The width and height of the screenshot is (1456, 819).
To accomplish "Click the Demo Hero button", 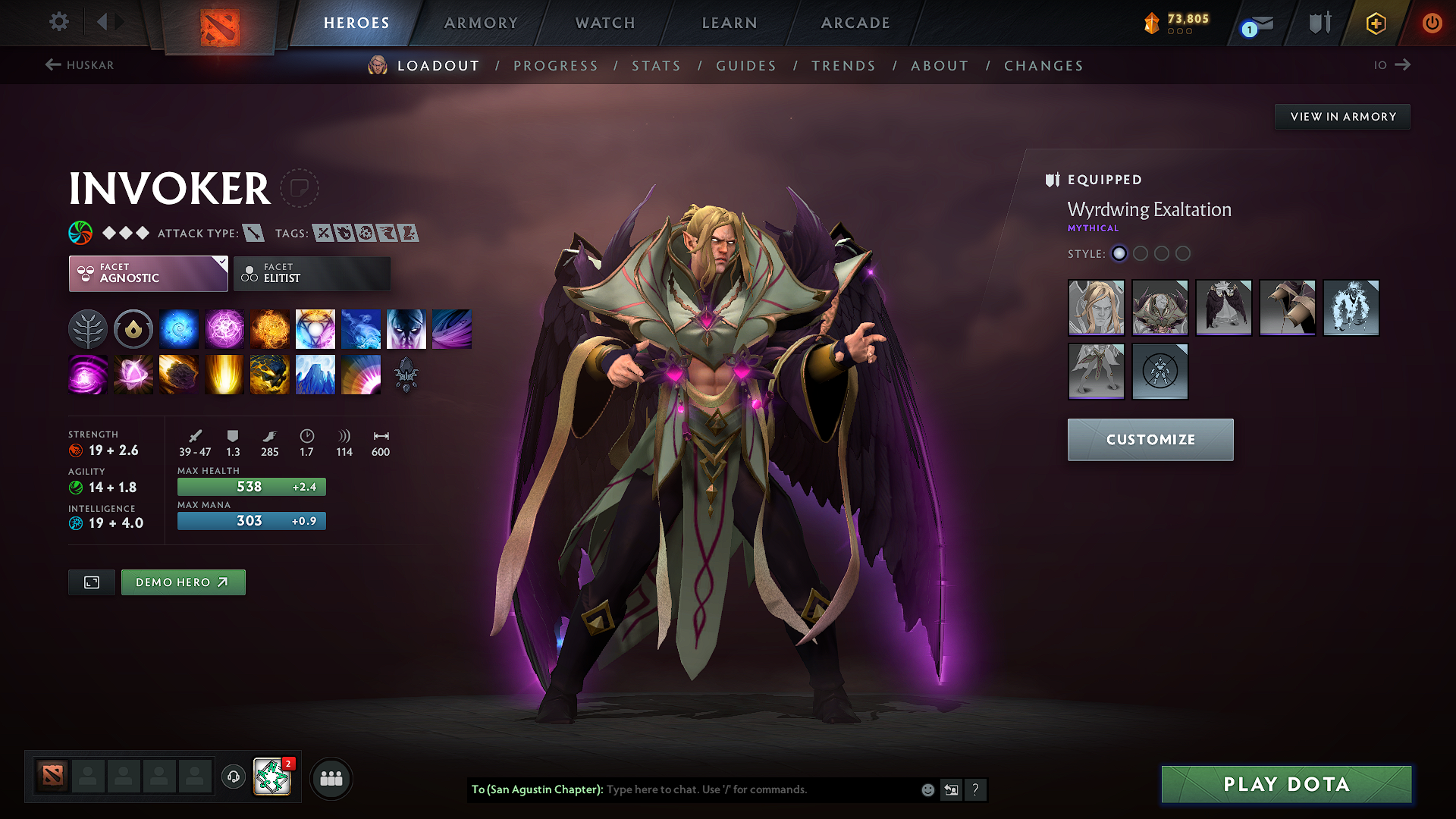I will [x=183, y=582].
